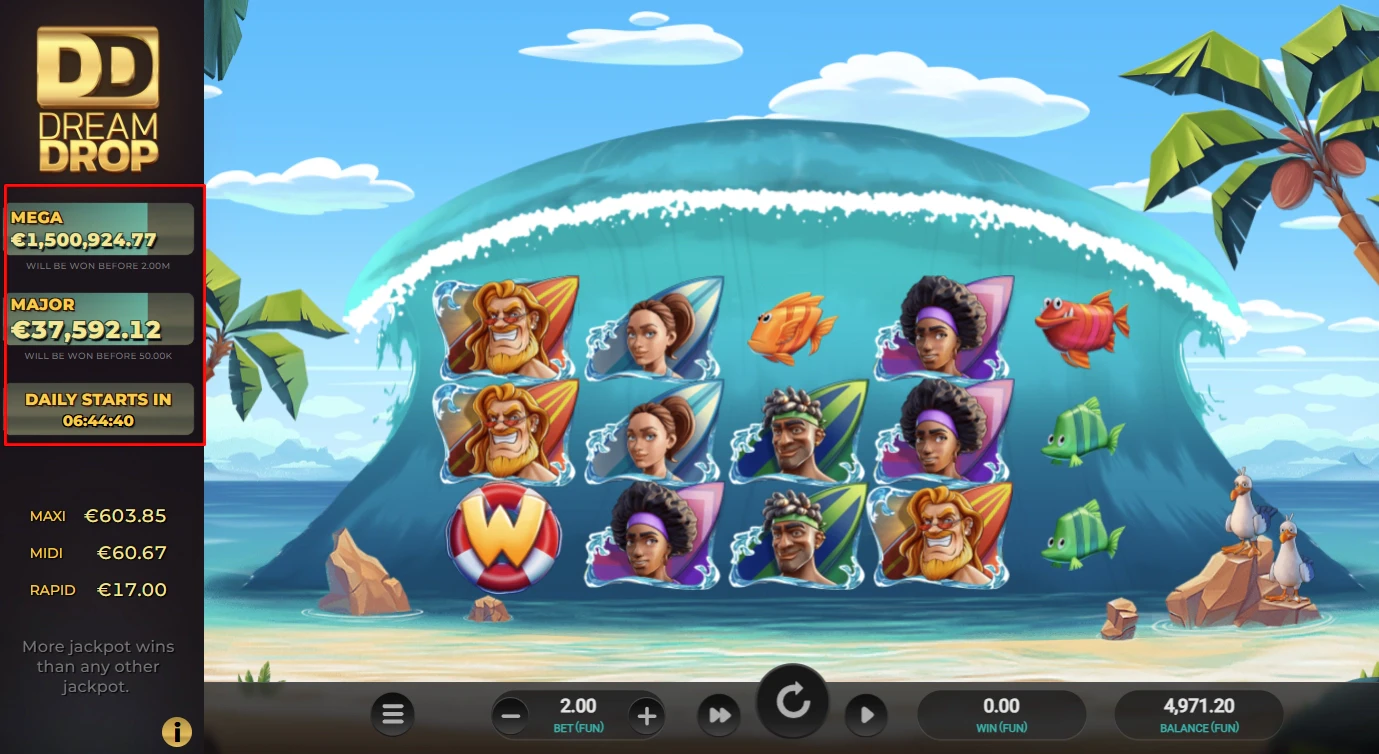Click the WIN (FUN) display
1379x754 pixels.
point(1000,714)
